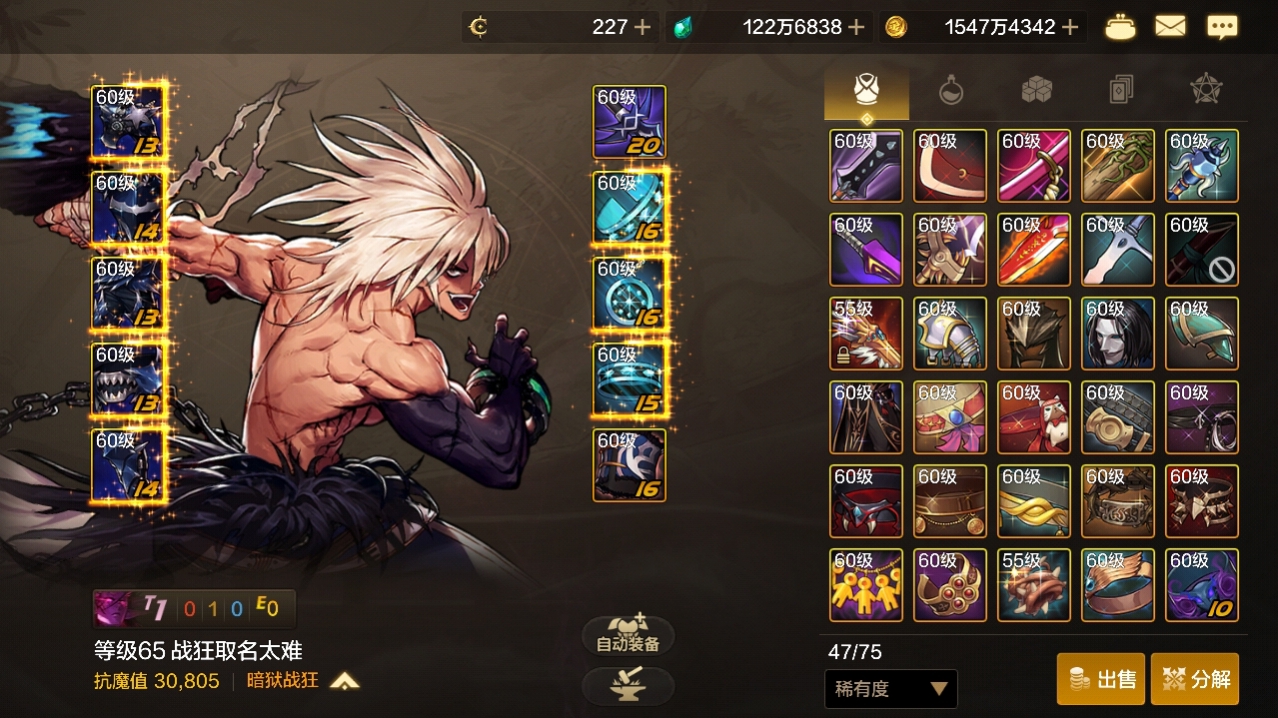The image size is (1278, 718).
Task: Select the locked level 55 staff item
Action: tap(866, 334)
